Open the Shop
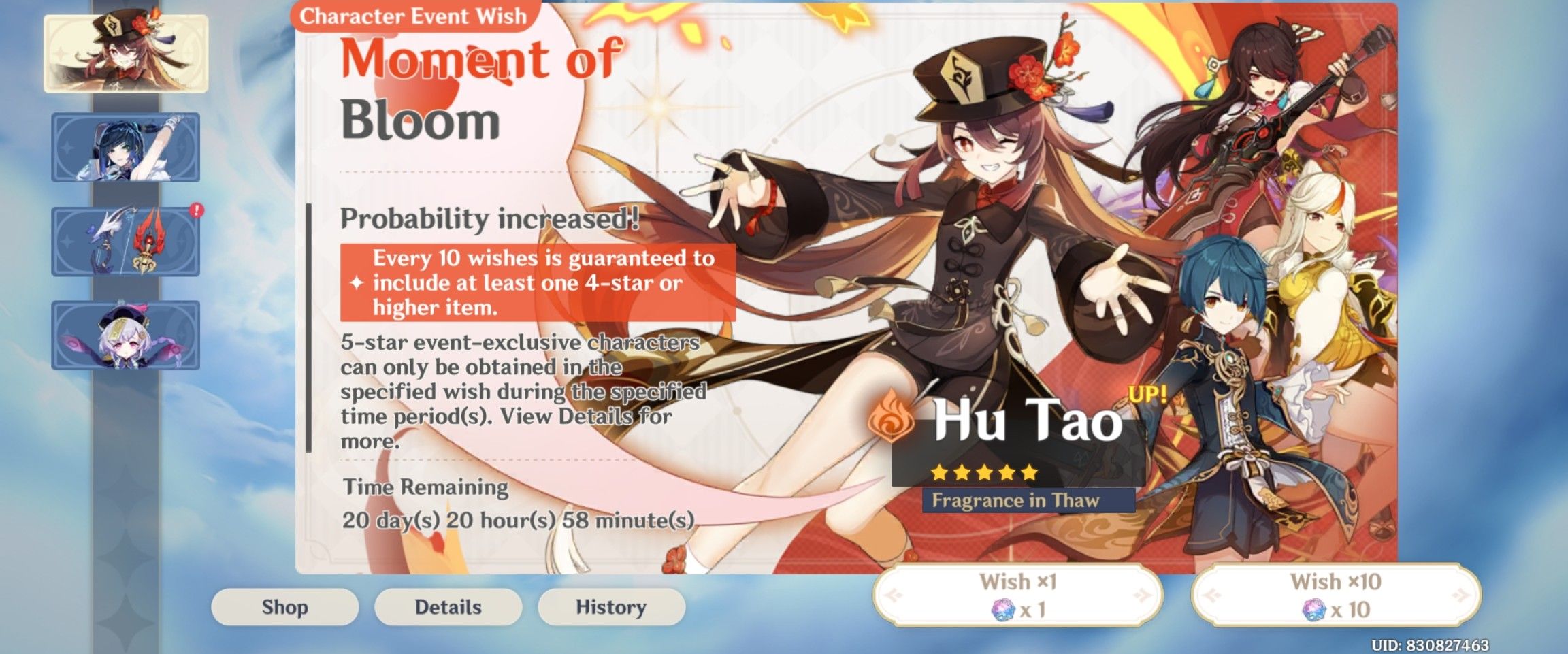Screen dimensions: 1568x654 [x=287, y=605]
